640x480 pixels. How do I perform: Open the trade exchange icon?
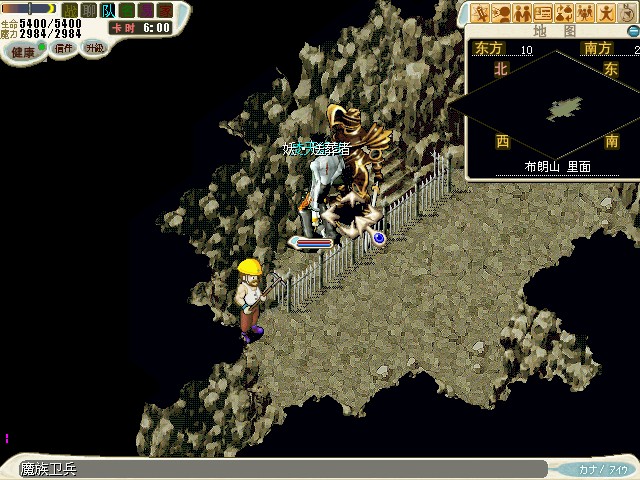tap(564, 13)
